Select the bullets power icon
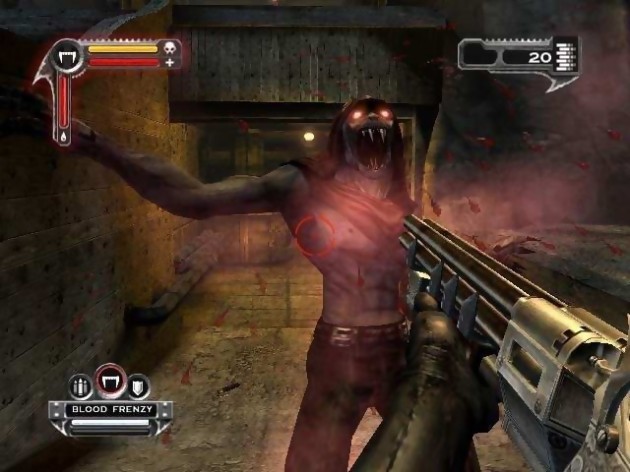This screenshot has width=630, height=472. [x=80, y=386]
